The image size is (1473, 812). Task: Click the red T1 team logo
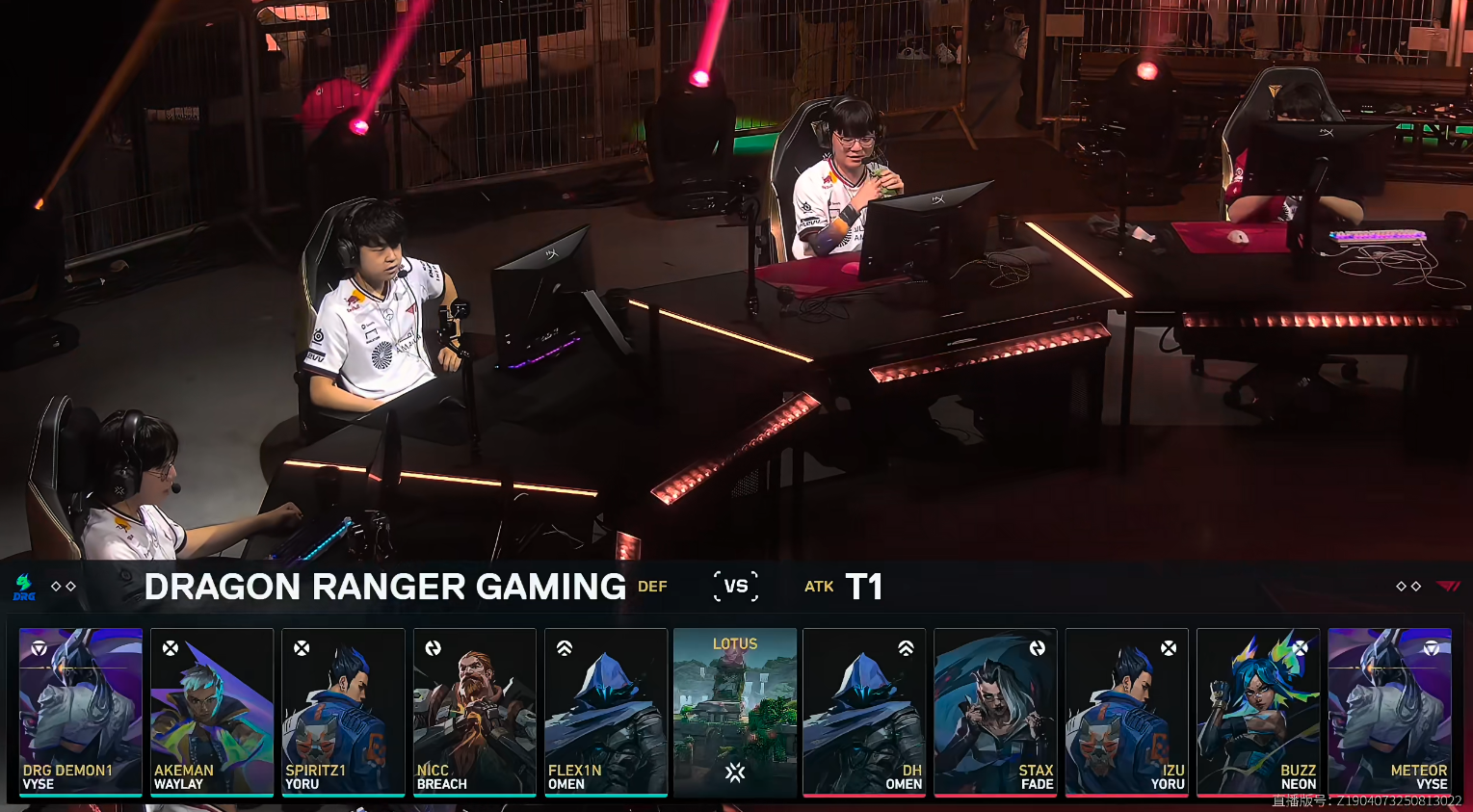coord(1448,586)
